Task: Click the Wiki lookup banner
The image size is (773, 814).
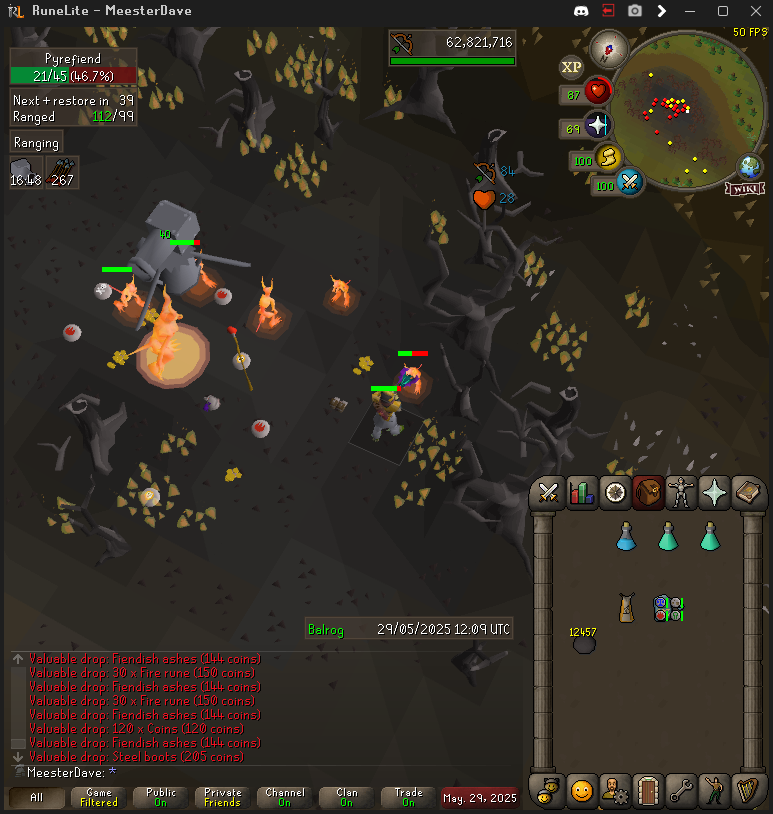Action: click(x=747, y=188)
